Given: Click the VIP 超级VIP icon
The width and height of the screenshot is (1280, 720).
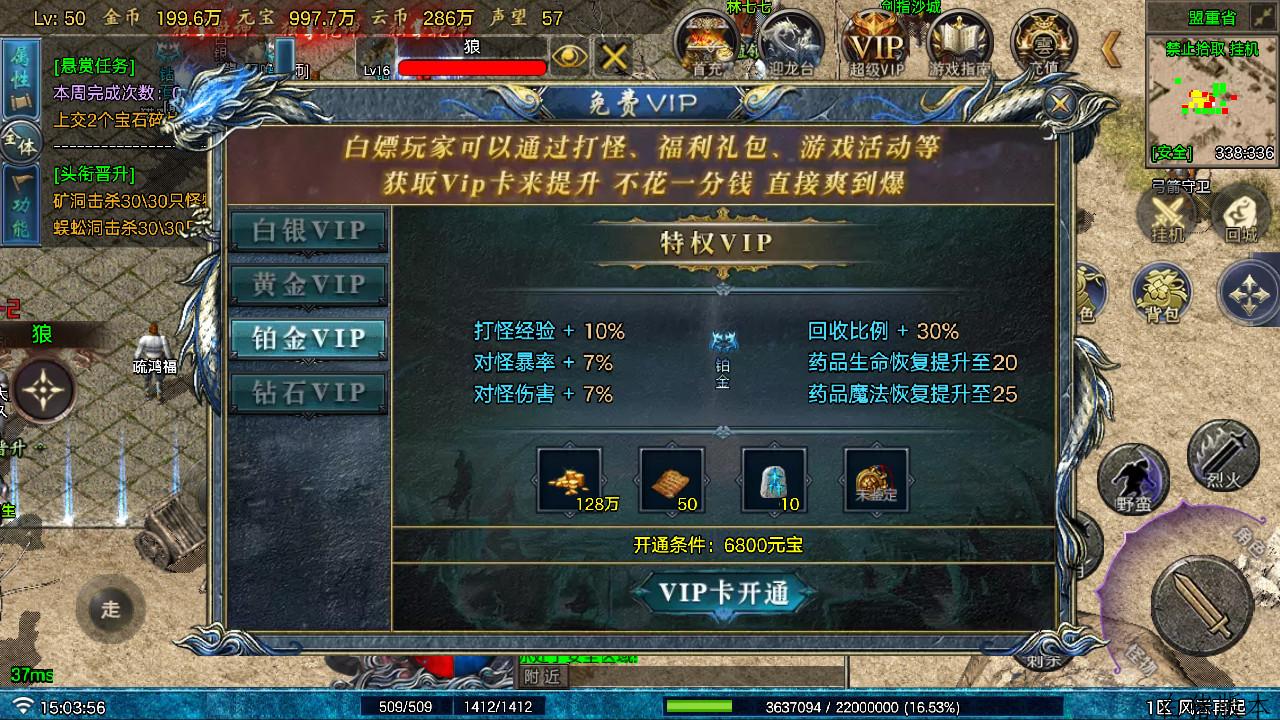Looking at the screenshot, I should (878, 42).
